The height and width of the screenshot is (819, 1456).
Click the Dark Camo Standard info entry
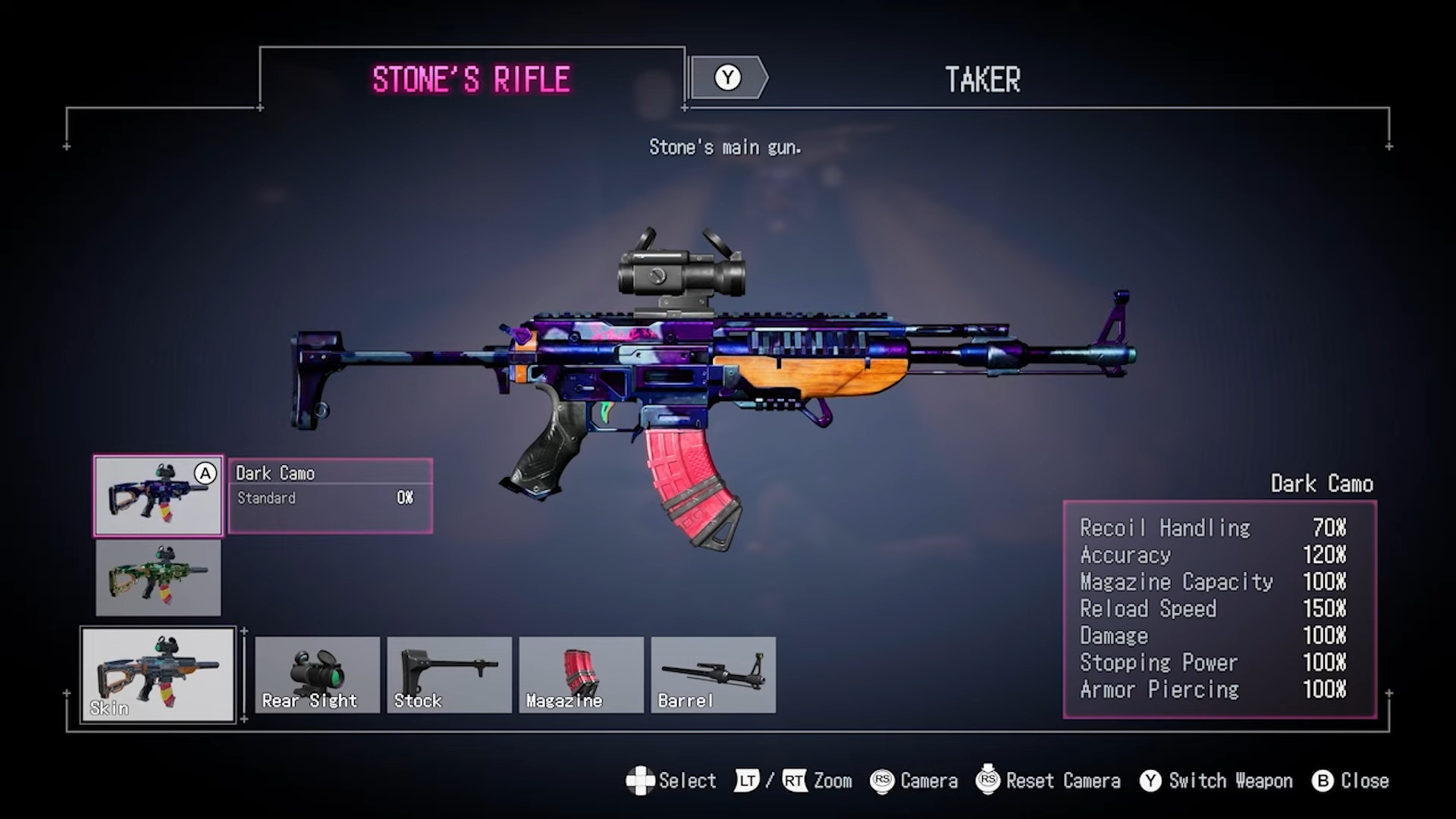click(331, 496)
